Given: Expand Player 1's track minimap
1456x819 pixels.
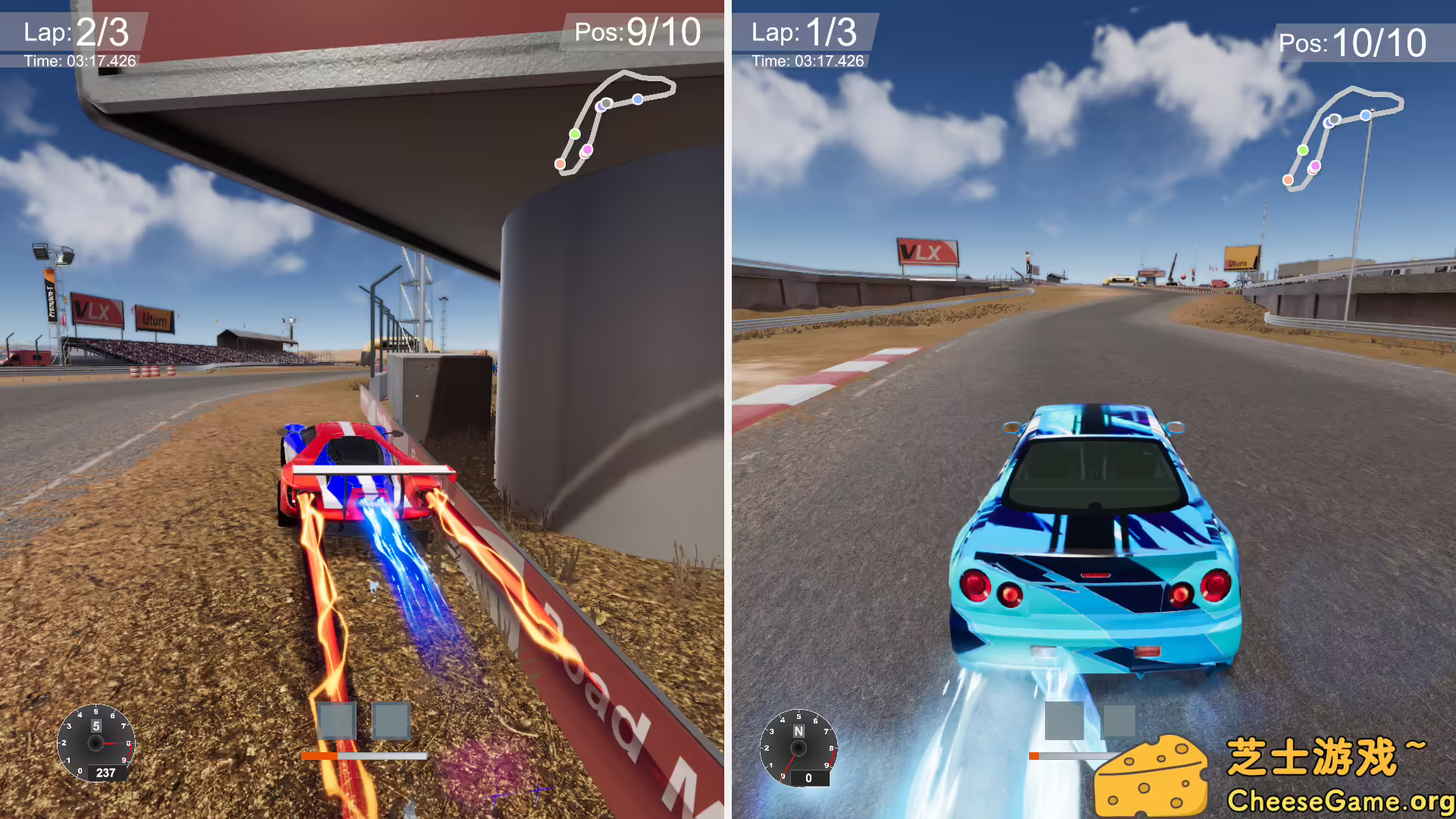Looking at the screenshot, I should (614, 121).
